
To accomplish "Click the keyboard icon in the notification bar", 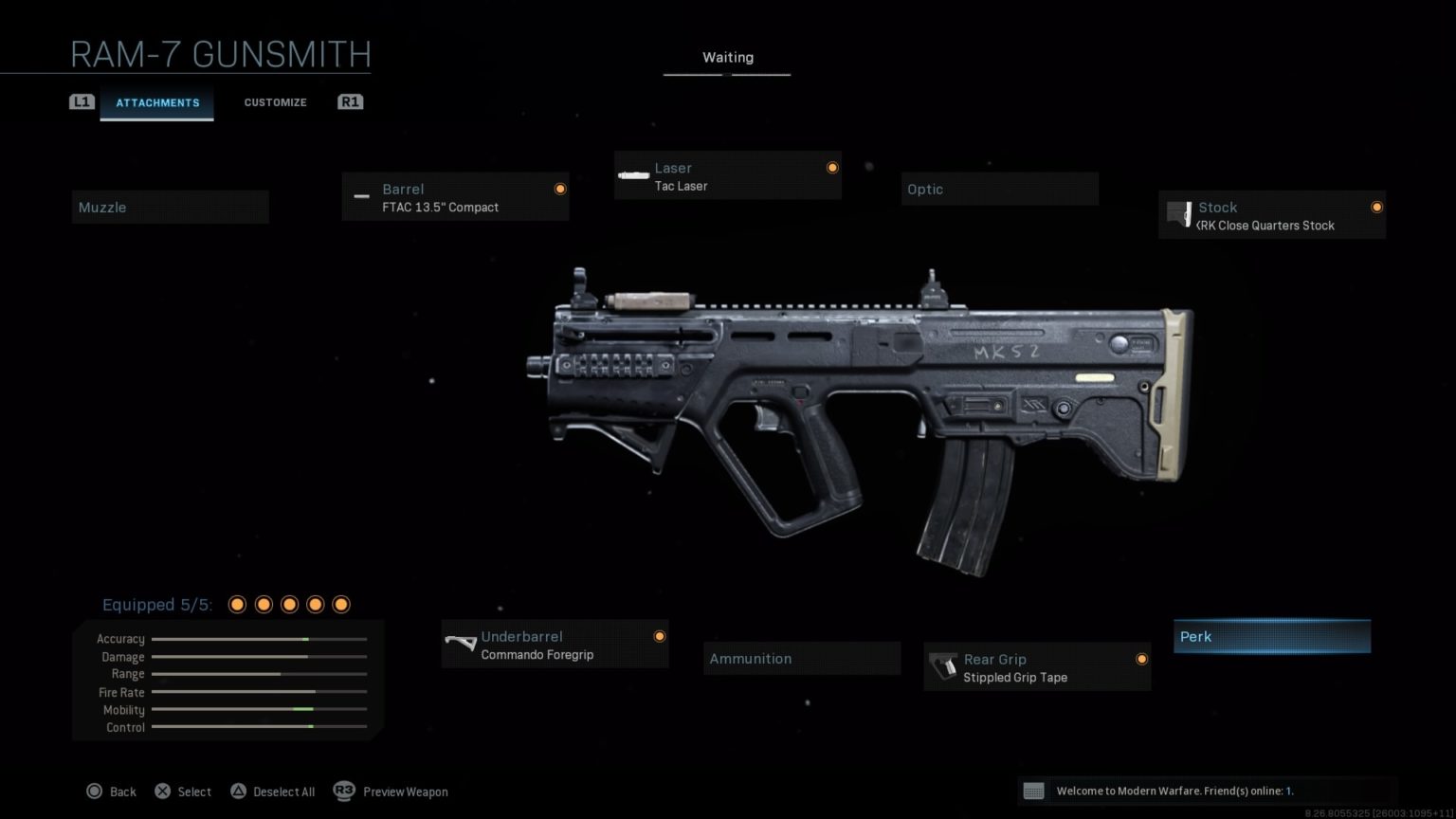I will pos(1035,790).
